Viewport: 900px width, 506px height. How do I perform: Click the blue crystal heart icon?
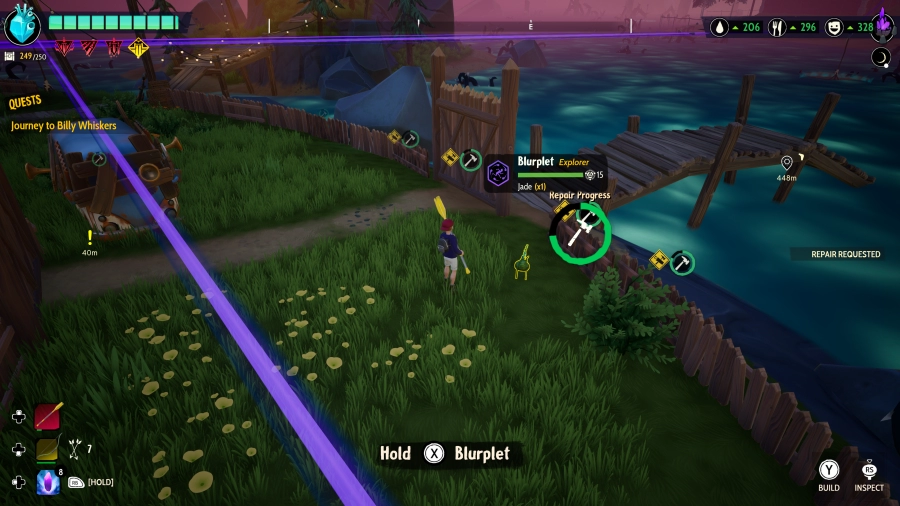coord(21,24)
